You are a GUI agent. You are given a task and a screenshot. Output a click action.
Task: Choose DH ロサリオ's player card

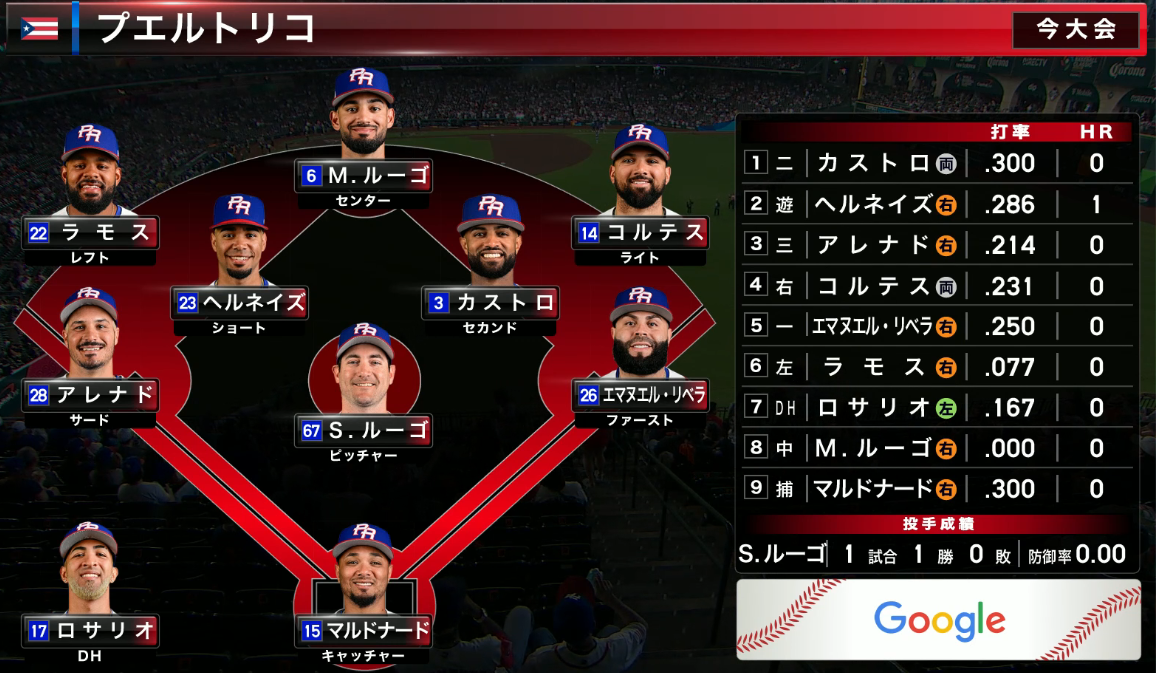[90, 631]
